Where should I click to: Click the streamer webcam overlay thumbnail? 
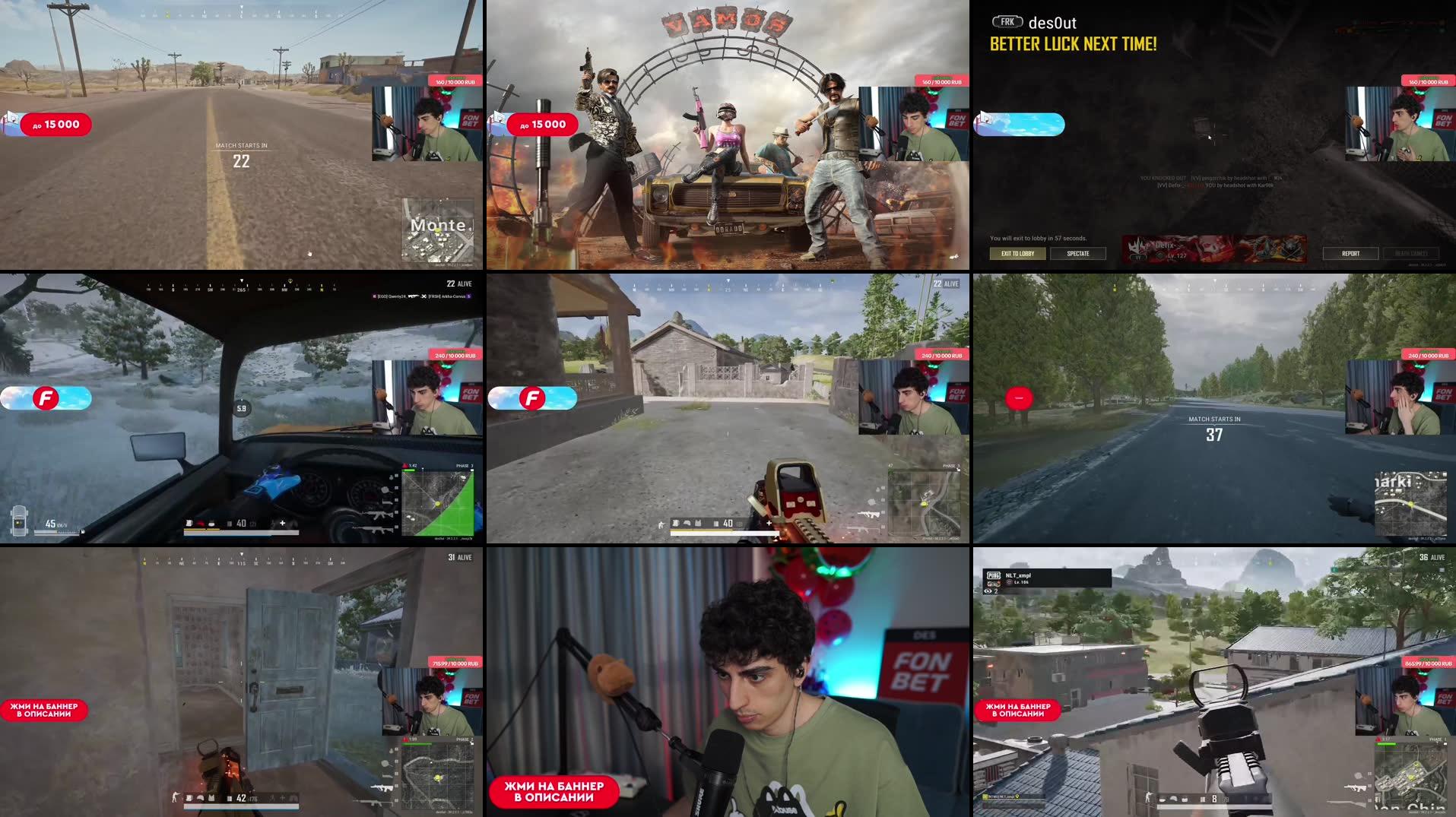point(427,125)
